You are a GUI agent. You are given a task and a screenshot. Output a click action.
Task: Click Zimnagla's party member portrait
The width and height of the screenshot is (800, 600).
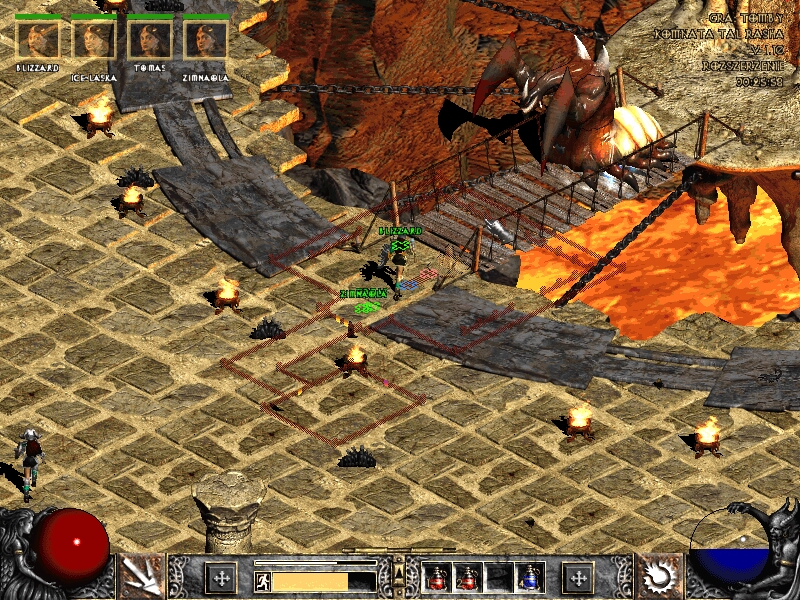click(206, 39)
